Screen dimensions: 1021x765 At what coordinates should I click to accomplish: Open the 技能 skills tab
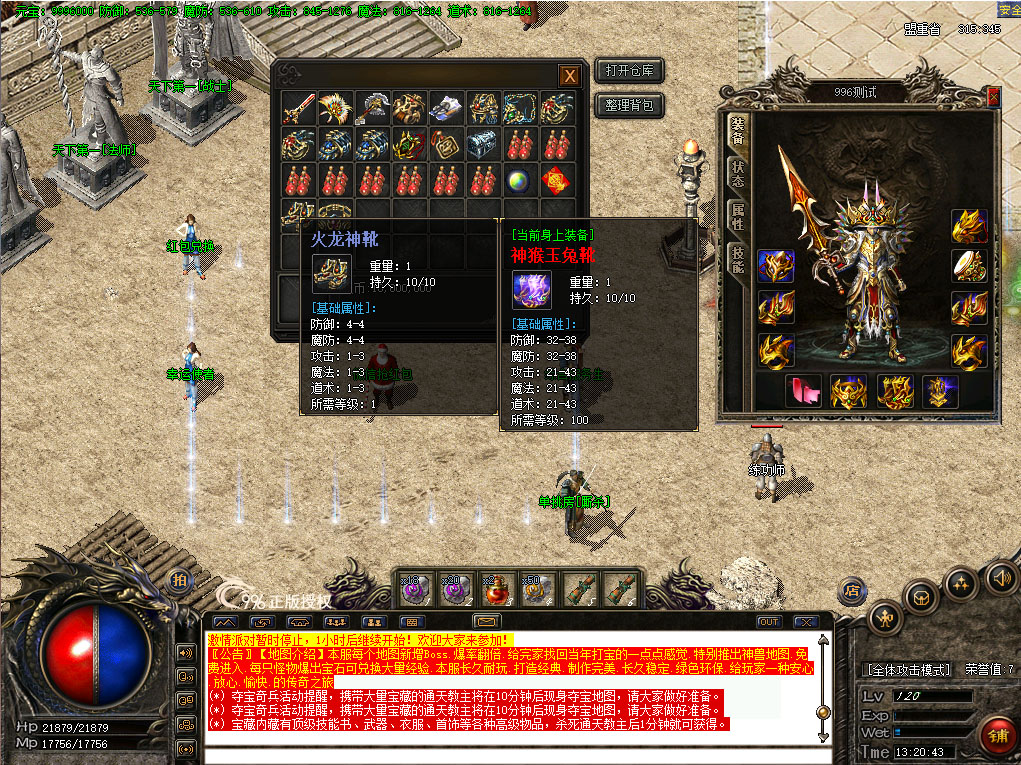tap(737, 258)
